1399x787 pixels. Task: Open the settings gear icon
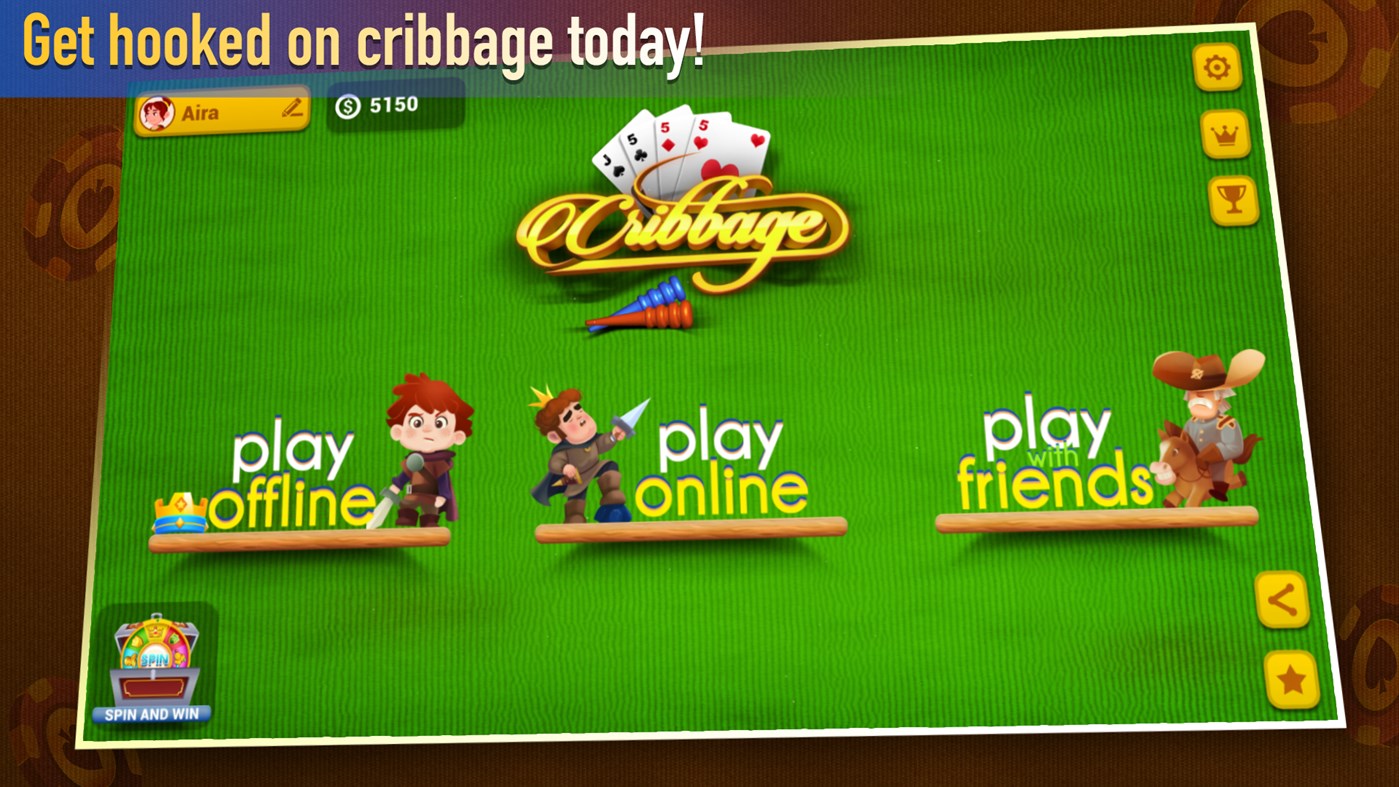(1217, 68)
